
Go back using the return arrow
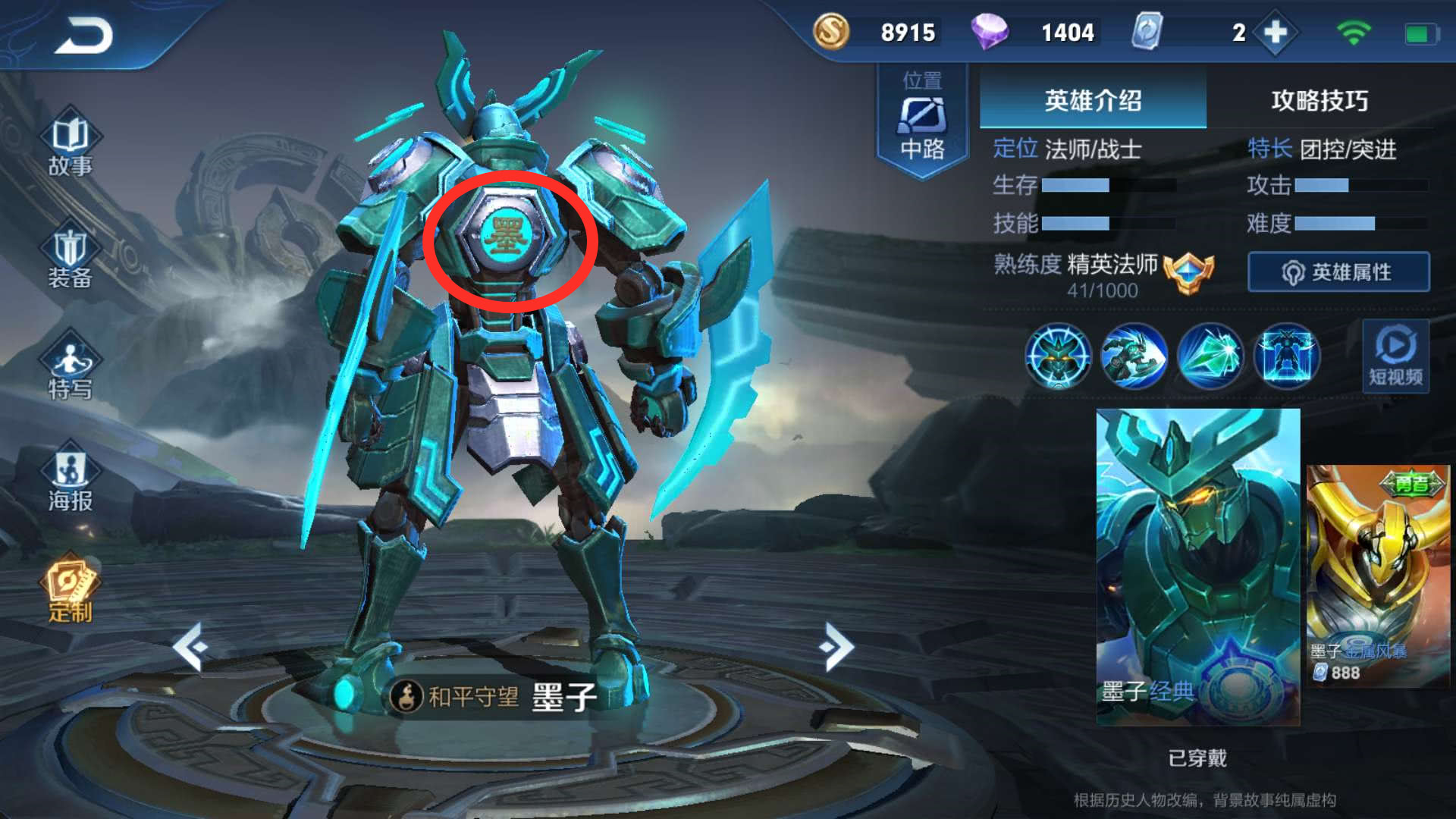pos(83,35)
